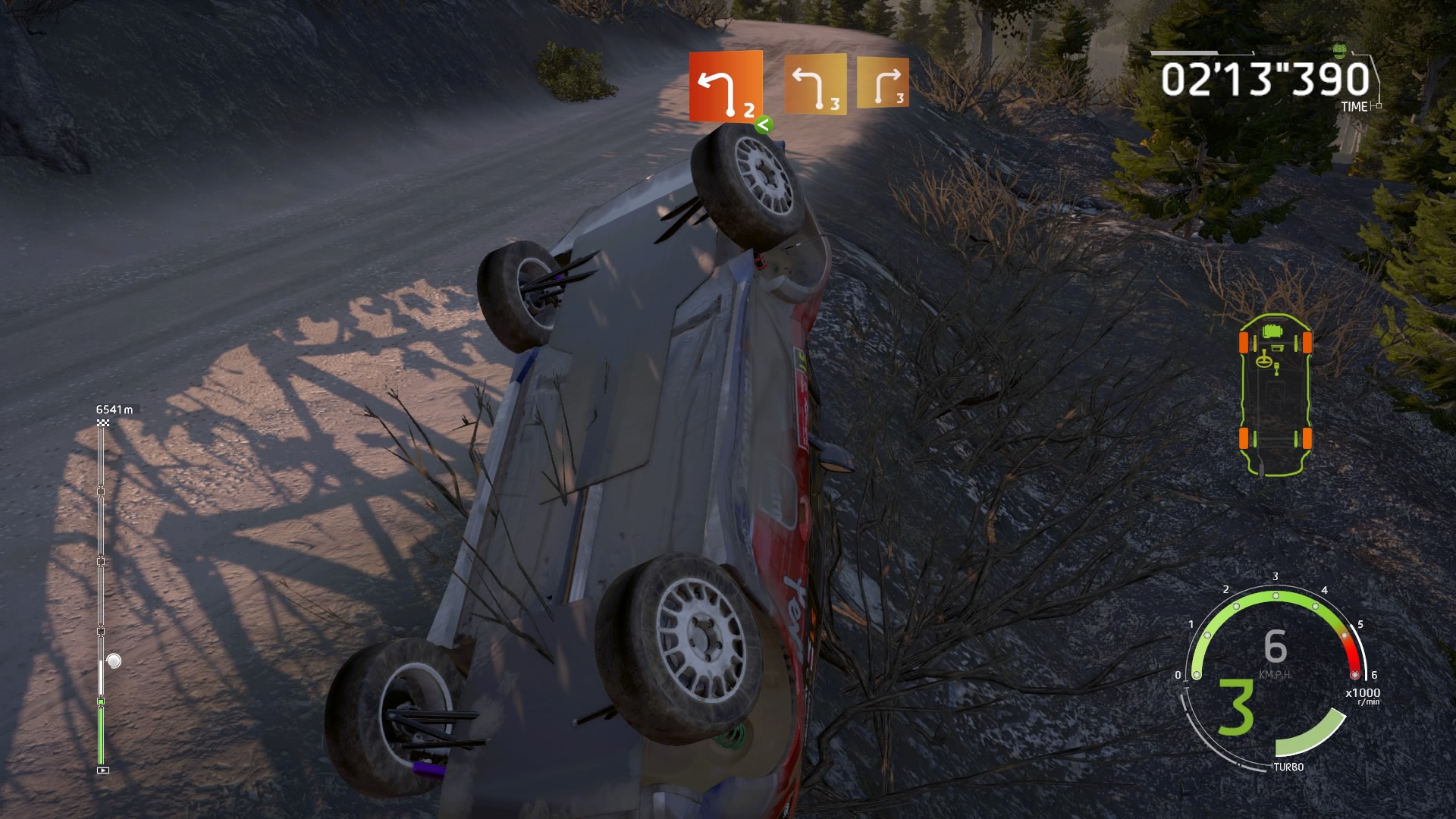The height and width of the screenshot is (819, 1456).
Task: Choose the right 3 pace note icon
Action: 883,83
